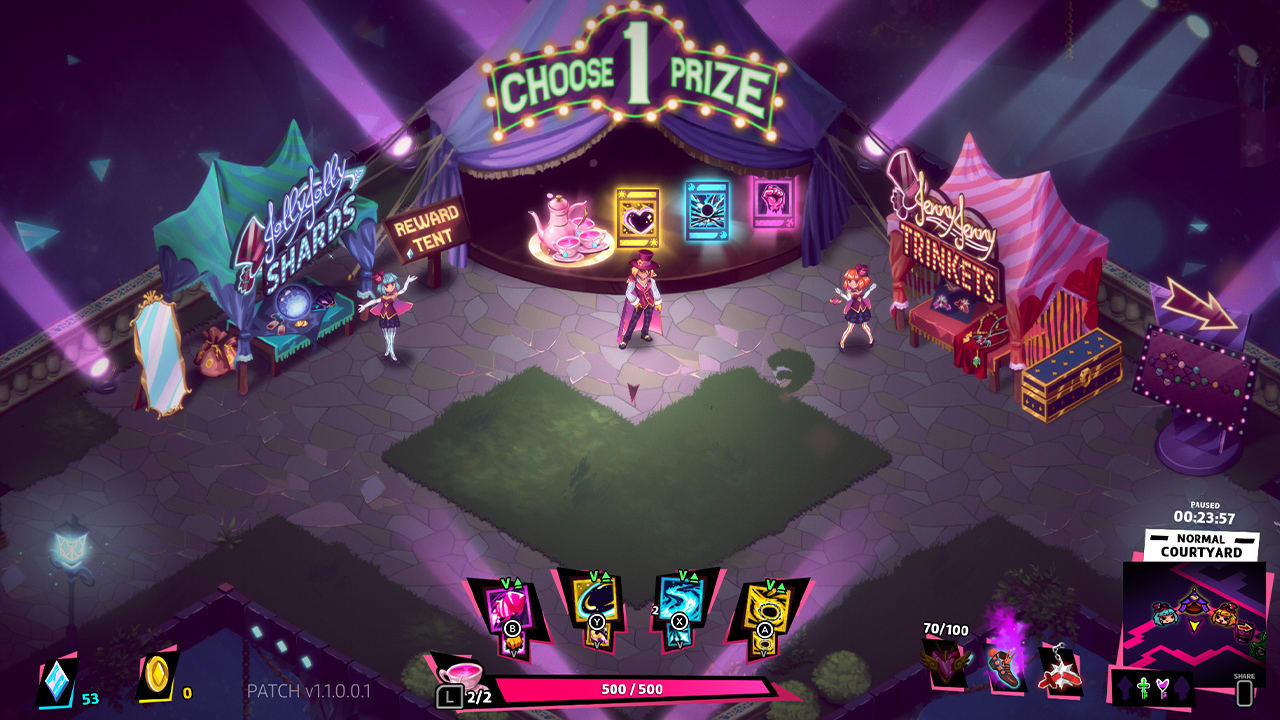Click the winged heart amulet icon

(944, 664)
